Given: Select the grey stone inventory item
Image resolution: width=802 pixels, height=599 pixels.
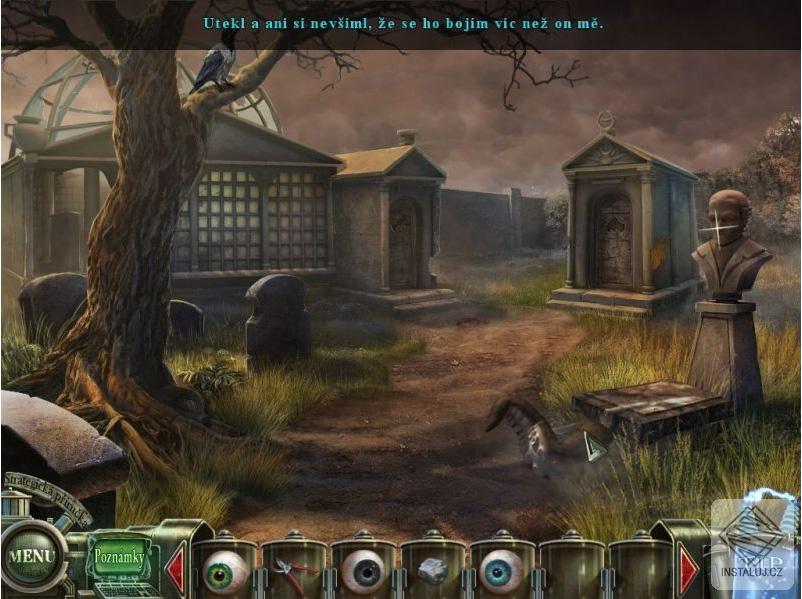Looking at the screenshot, I should [x=432, y=571].
